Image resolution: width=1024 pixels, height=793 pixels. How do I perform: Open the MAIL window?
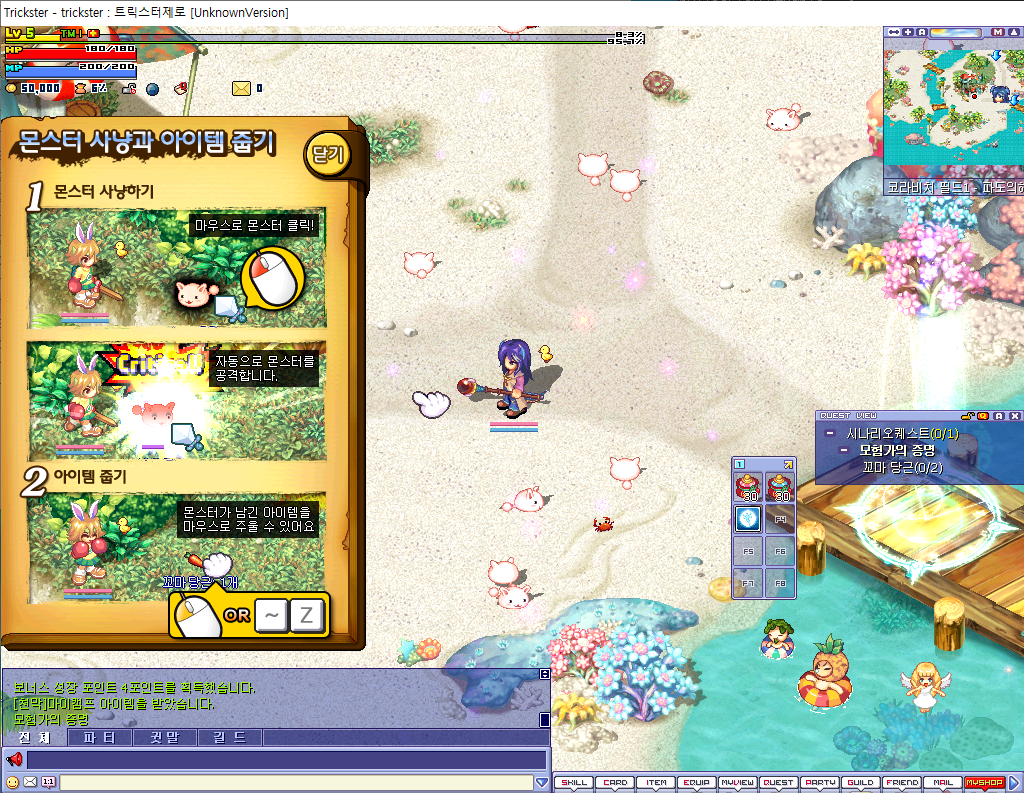point(942,783)
